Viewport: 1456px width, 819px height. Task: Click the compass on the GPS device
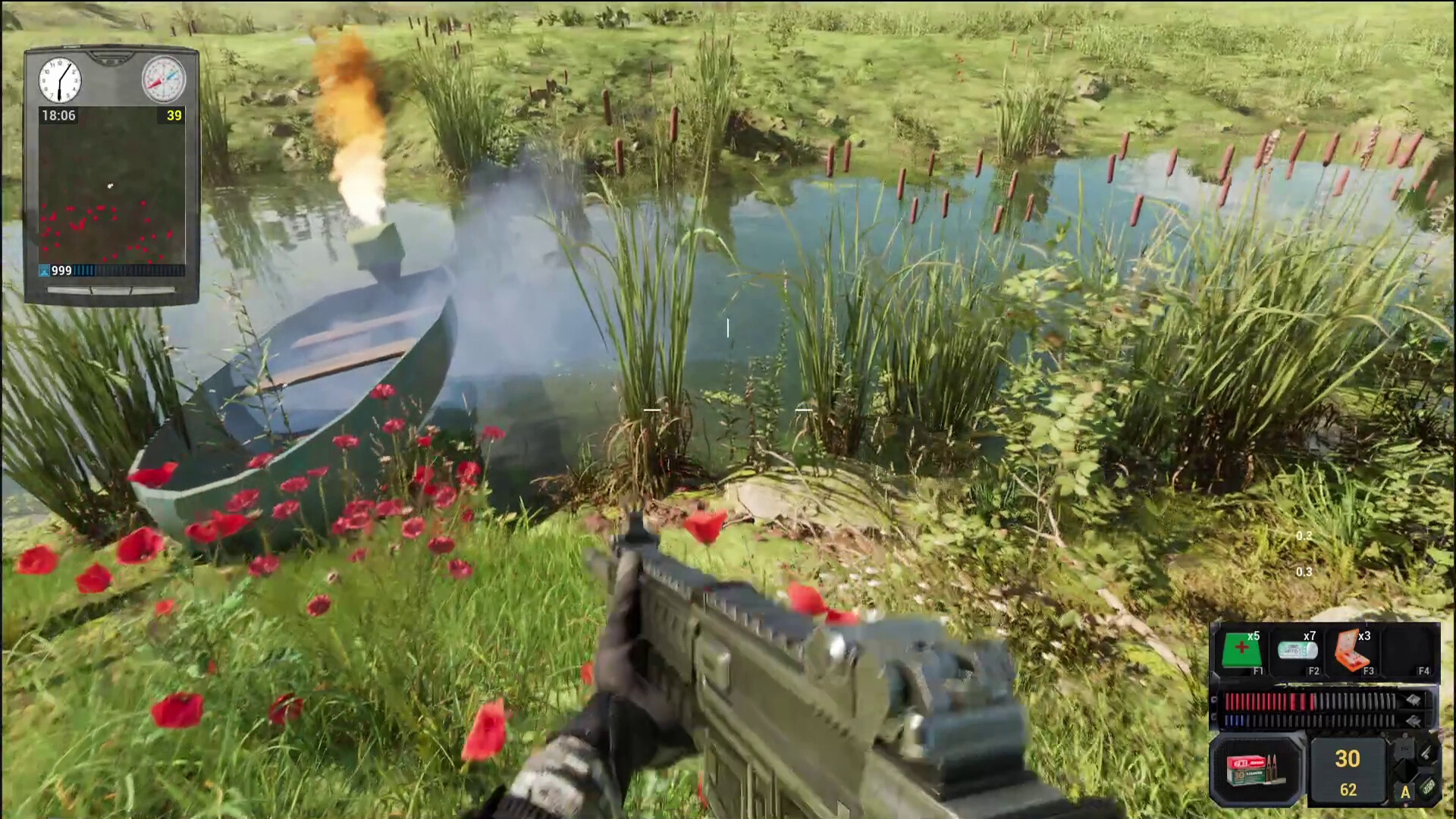coord(162,79)
